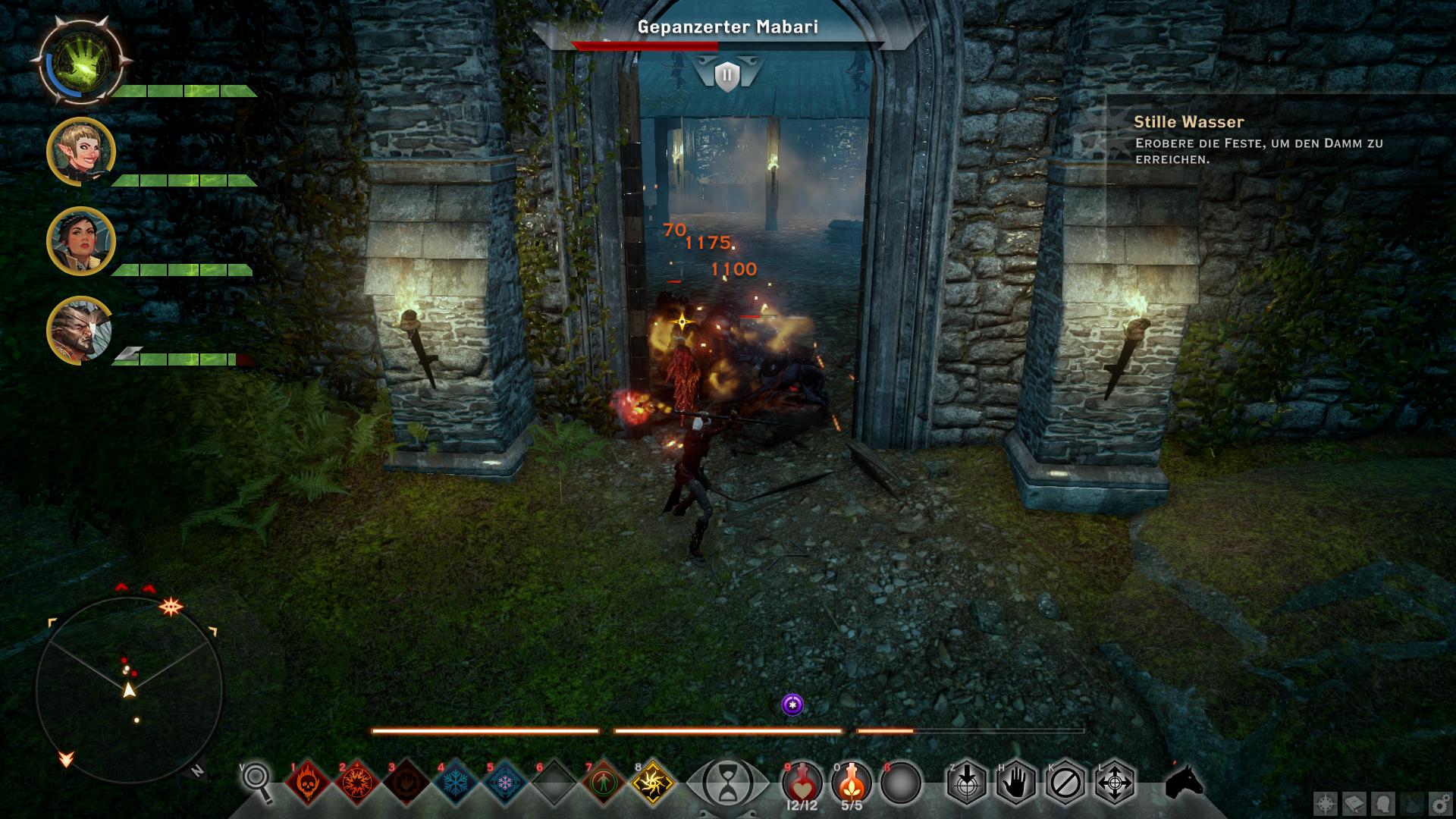Toggle tactical camera with the hourglass eye

point(727,782)
